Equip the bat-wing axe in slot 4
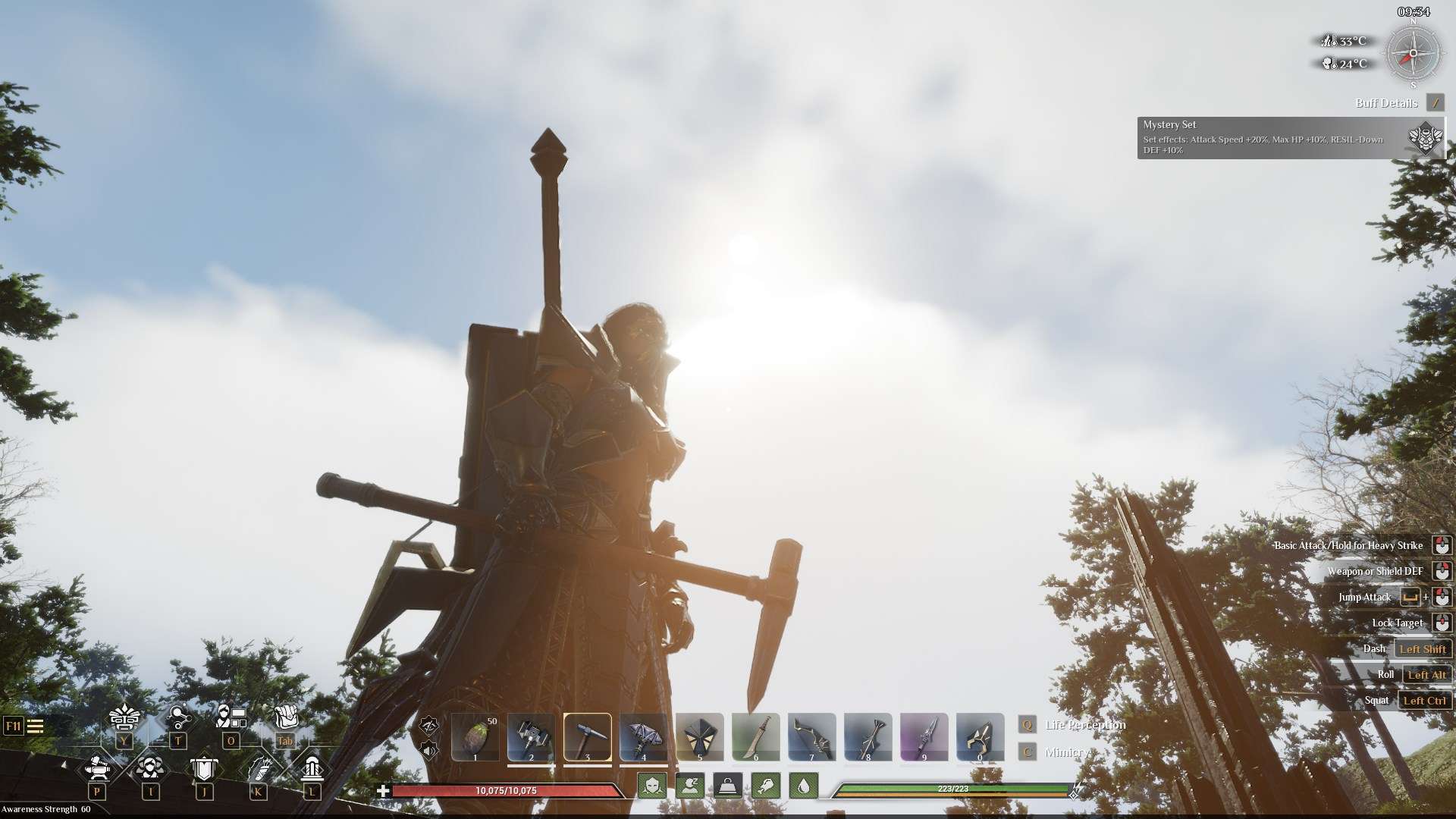The image size is (1456, 819). [644, 736]
